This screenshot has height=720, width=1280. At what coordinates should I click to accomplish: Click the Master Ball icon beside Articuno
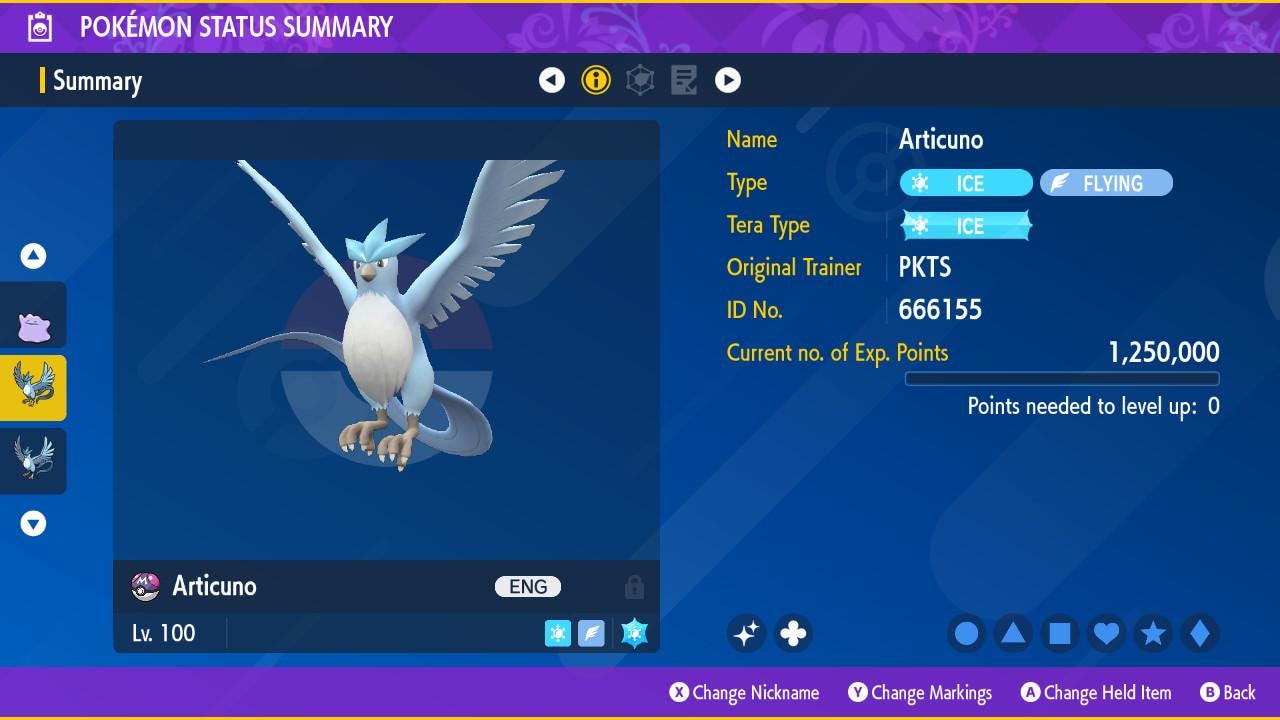146,587
